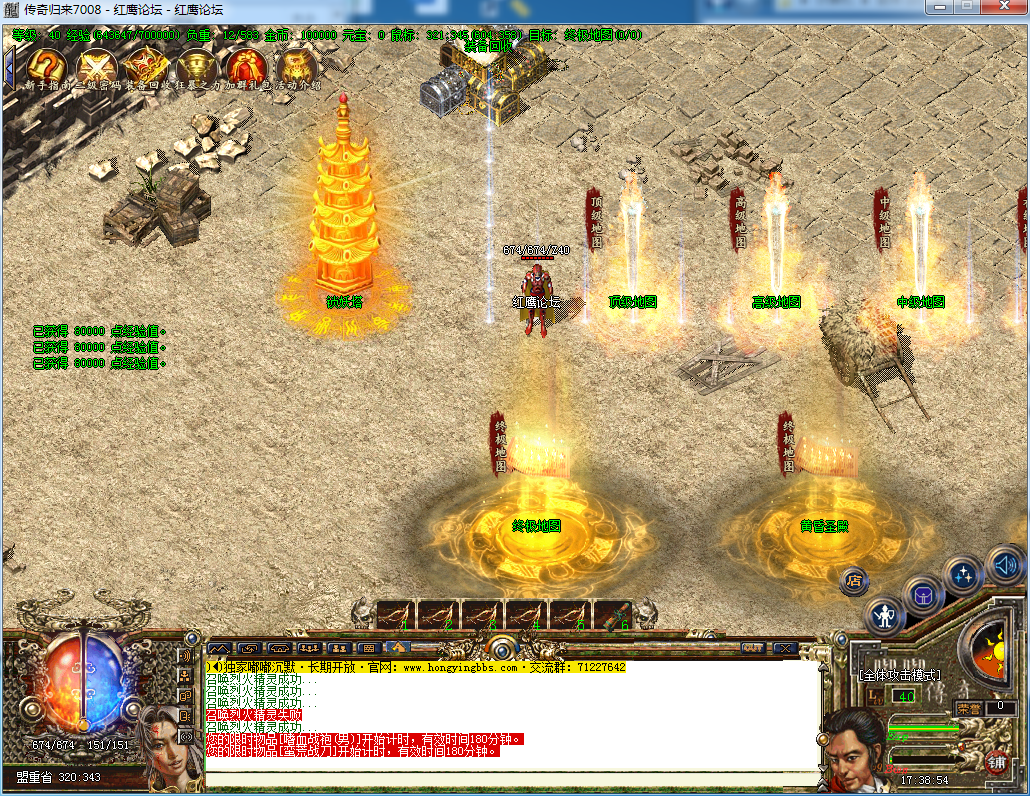Image resolution: width=1030 pixels, height=796 pixels.
Task: Open the red 铺 stall button
Action: click(996, 762)
